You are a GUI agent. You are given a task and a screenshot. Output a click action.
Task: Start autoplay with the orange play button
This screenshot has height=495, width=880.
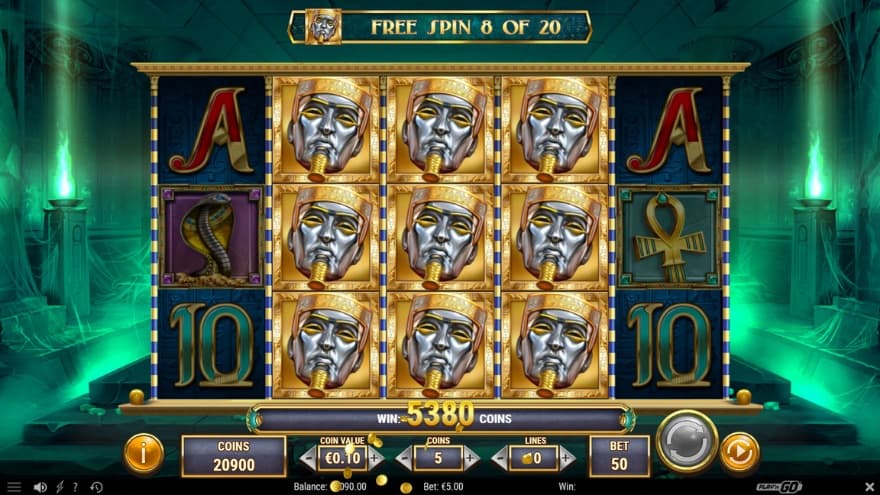point(739,452)
